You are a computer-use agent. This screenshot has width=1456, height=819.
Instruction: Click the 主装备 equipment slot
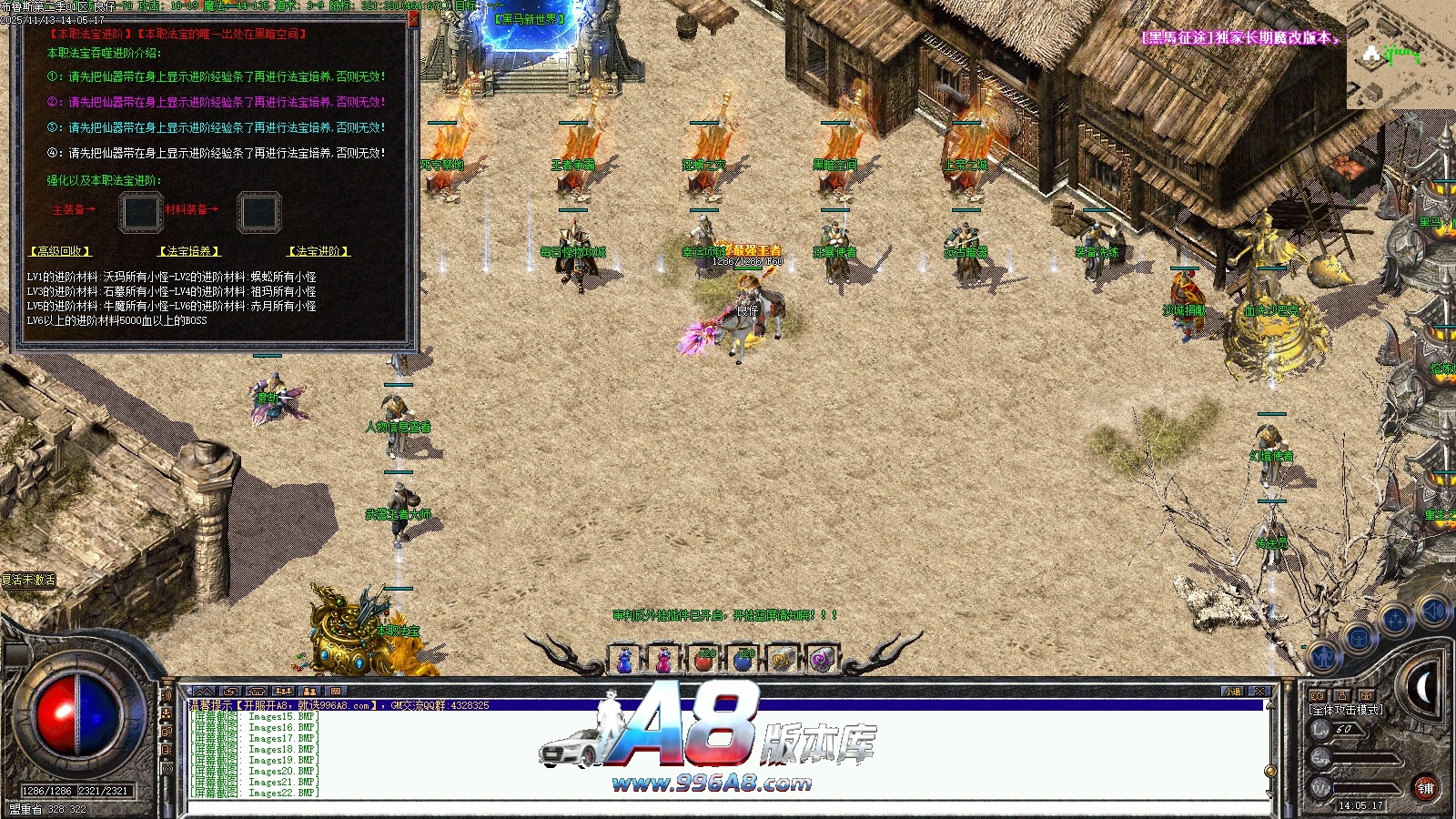[141, 212]
